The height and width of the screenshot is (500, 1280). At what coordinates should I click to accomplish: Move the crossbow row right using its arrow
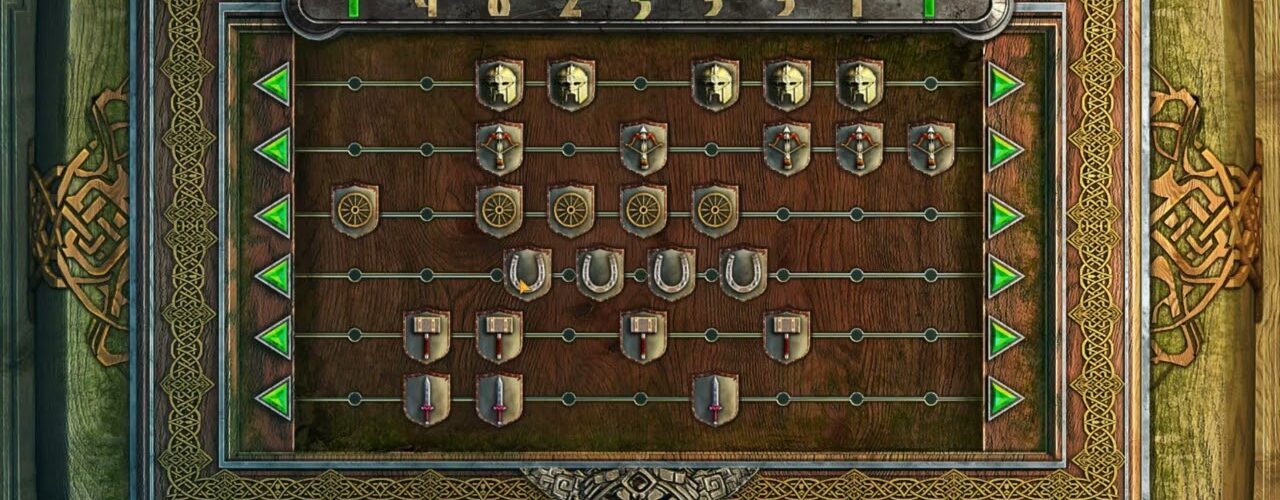1004,150
